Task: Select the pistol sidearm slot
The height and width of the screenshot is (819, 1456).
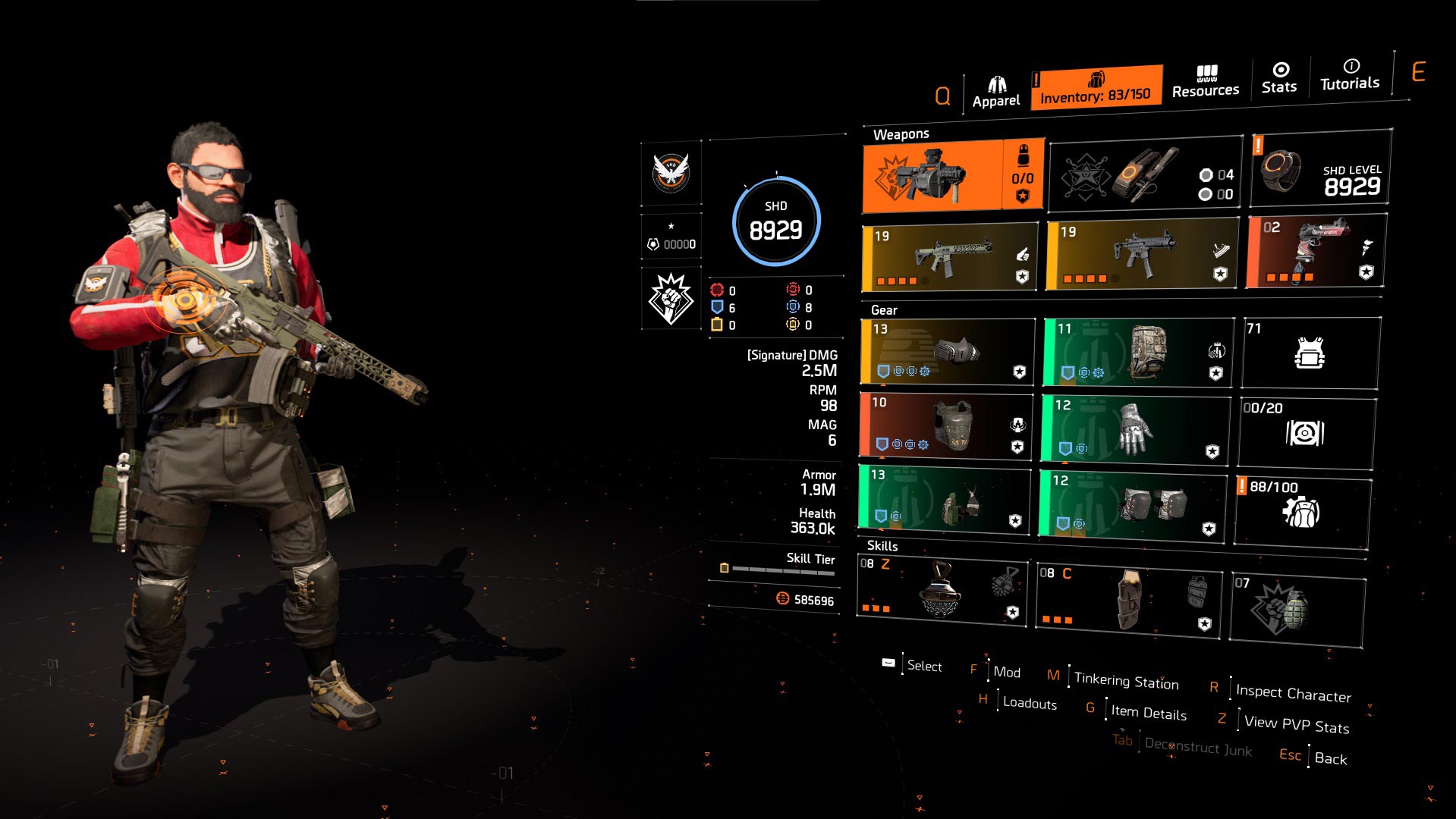Action: pos(1316,252)
